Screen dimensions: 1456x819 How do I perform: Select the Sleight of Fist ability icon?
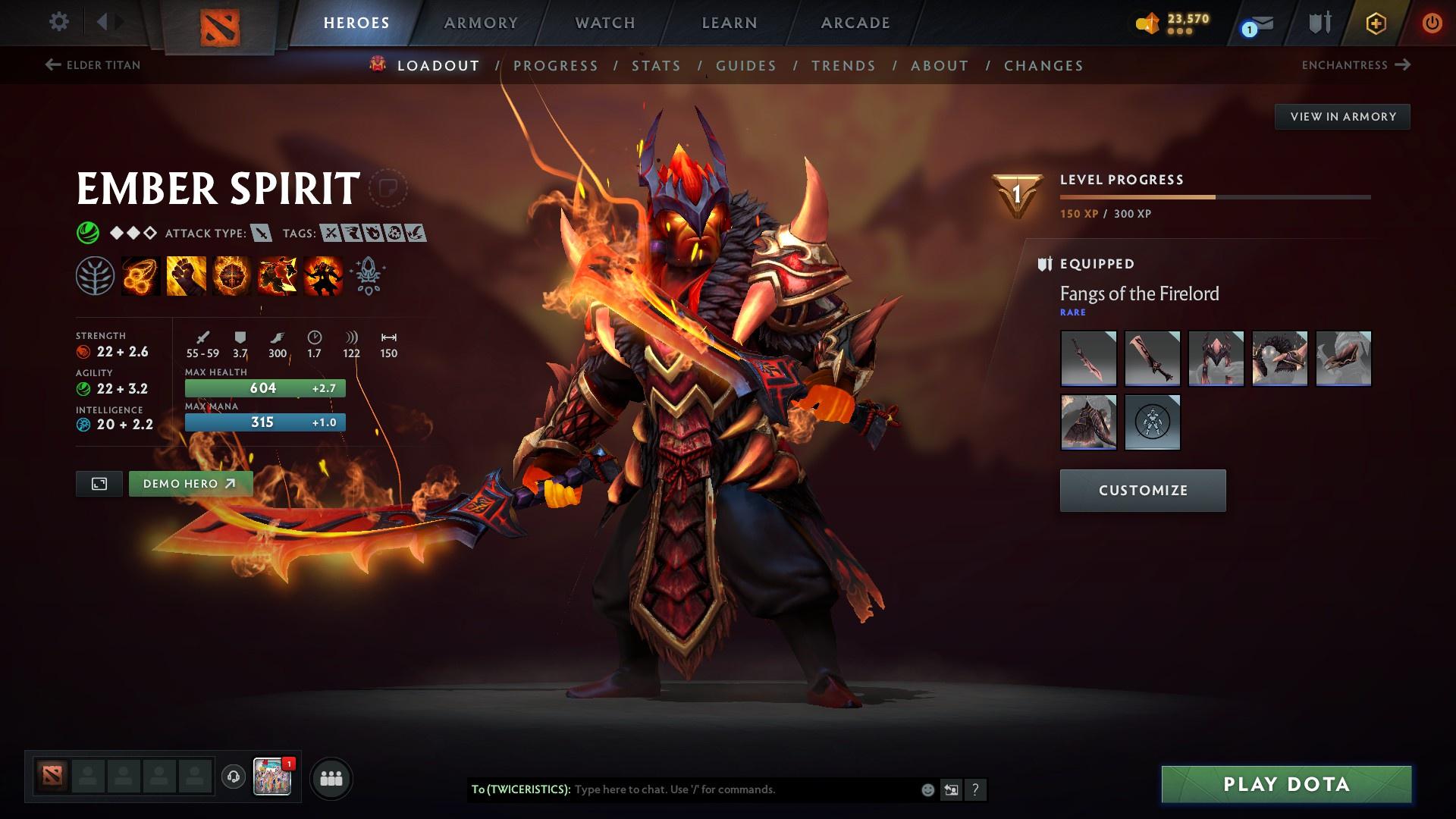coord(184,277)
